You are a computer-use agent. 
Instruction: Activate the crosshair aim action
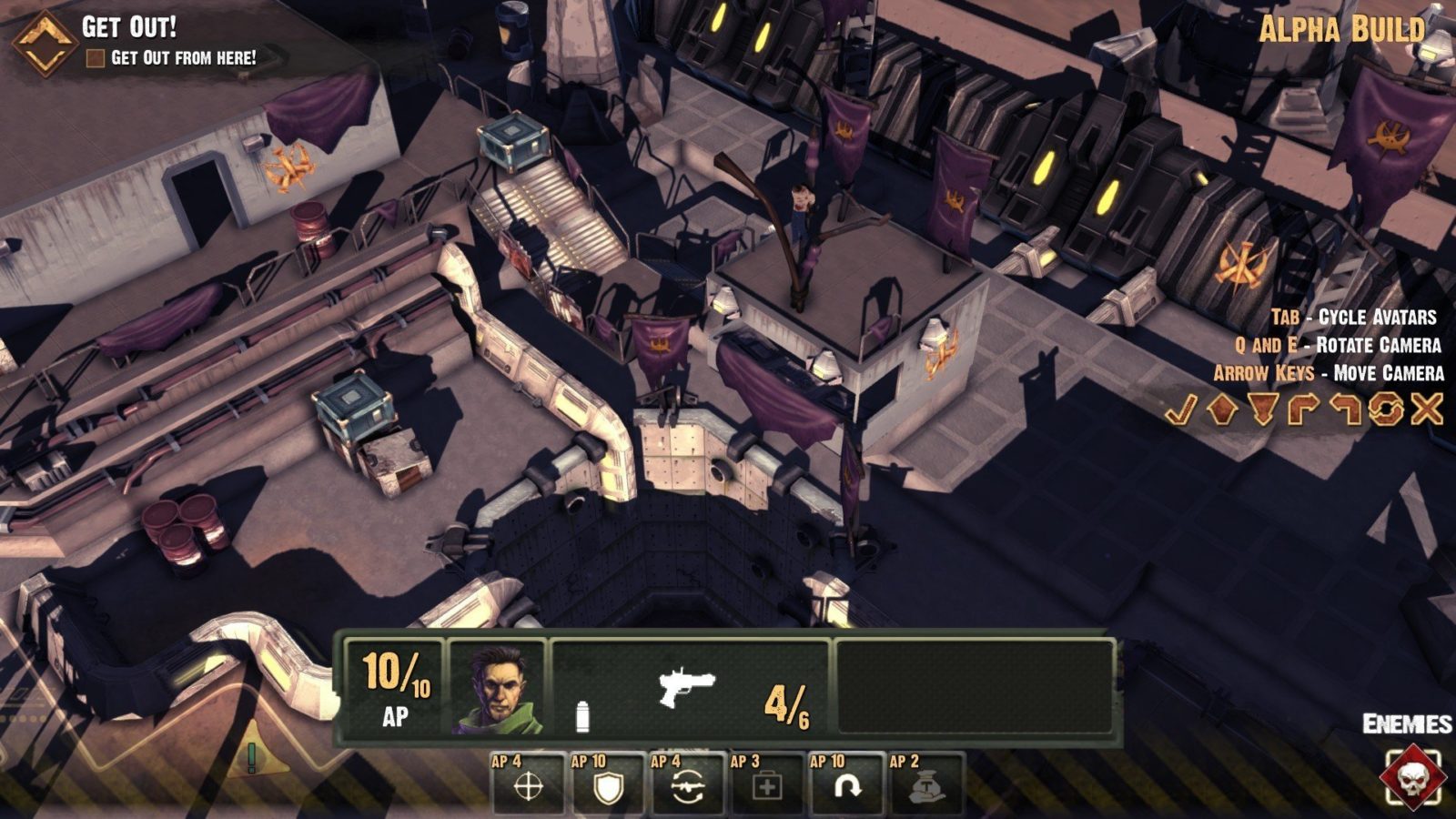(x=529, y=784)
